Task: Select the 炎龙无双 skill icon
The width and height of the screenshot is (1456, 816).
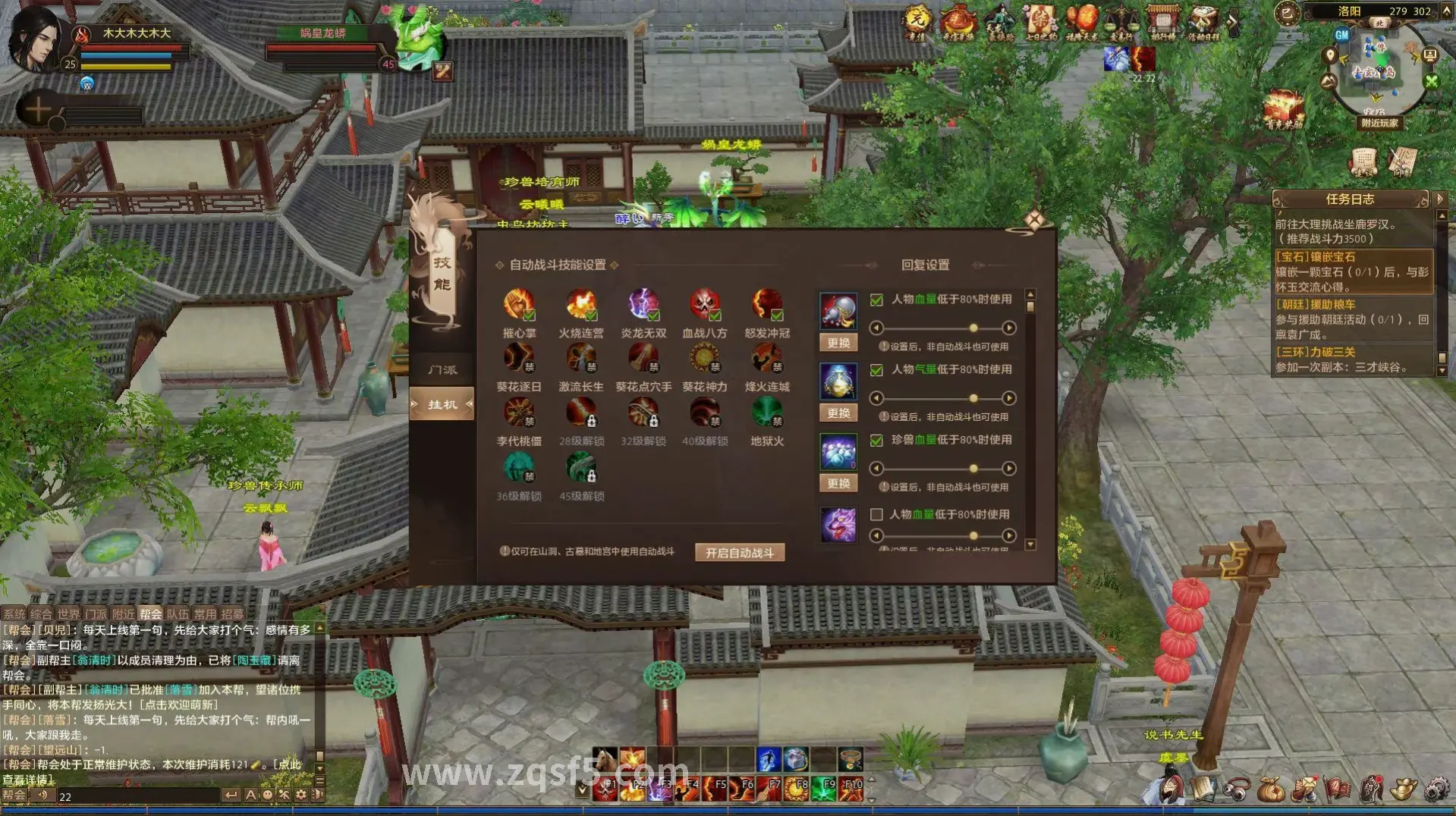Action: [x=643, y=304]
